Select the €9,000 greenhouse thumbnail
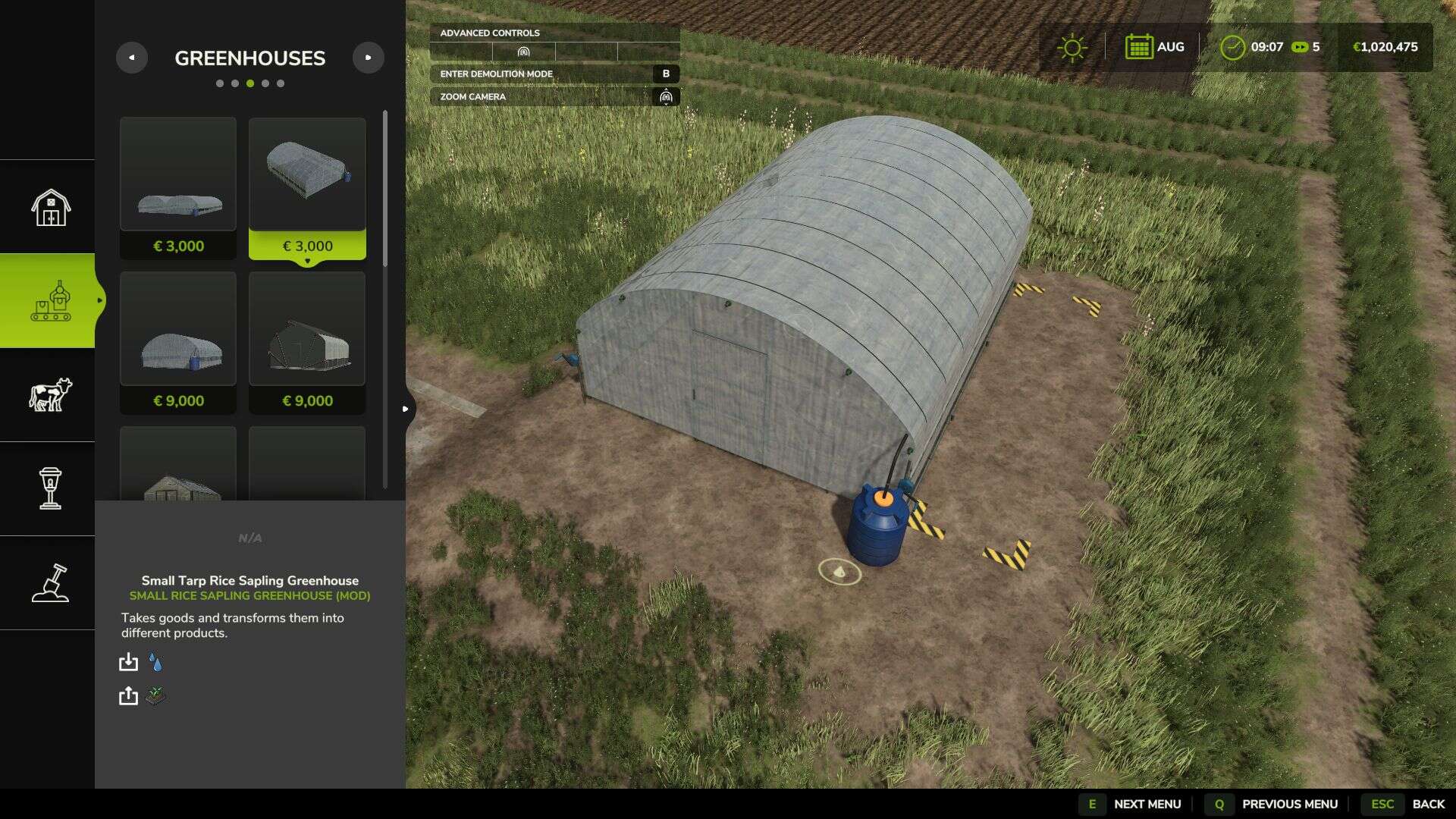The image size is (1456, 819). 177,330
